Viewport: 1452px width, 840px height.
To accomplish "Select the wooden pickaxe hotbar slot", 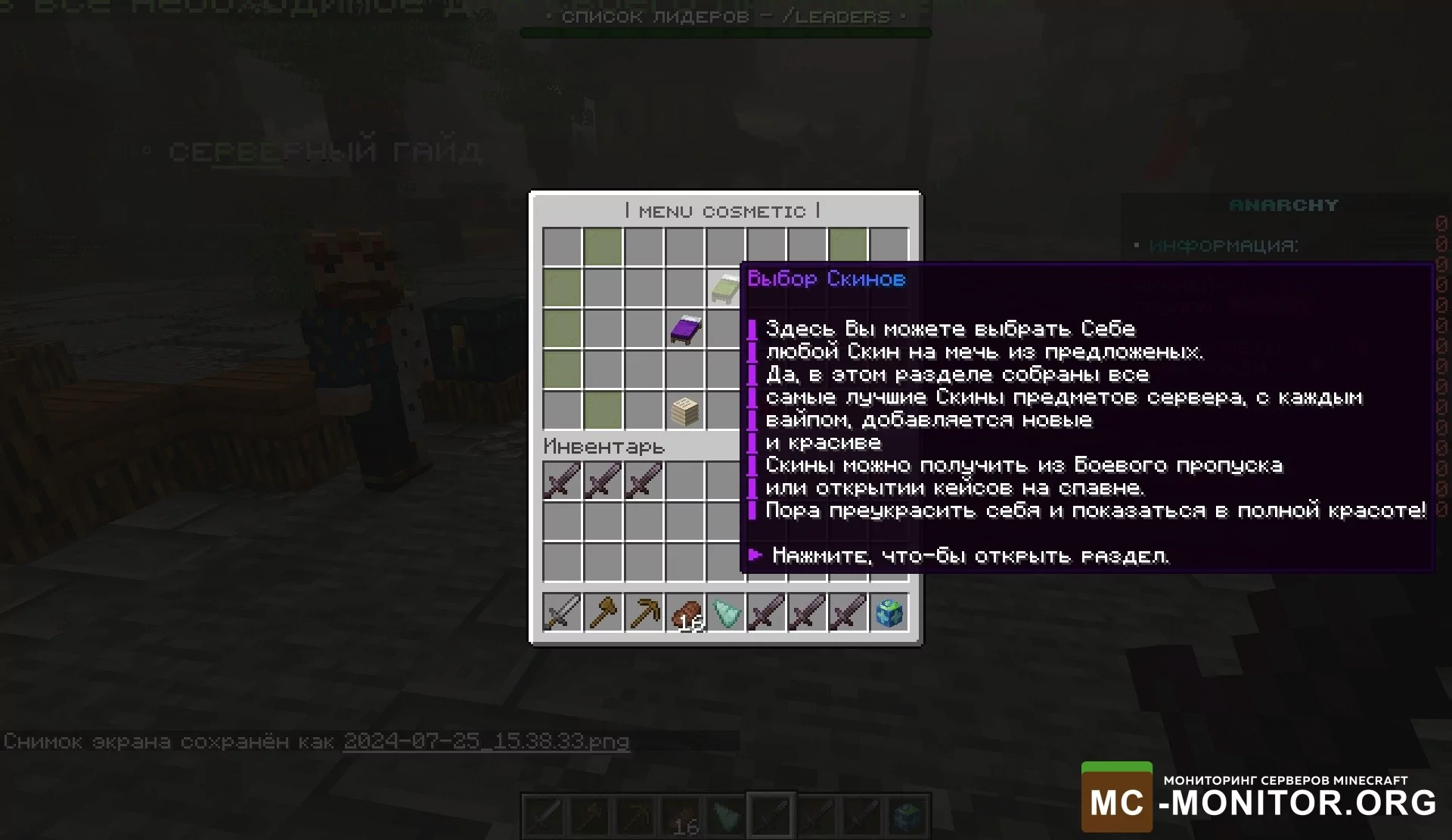I will point(644,612).
